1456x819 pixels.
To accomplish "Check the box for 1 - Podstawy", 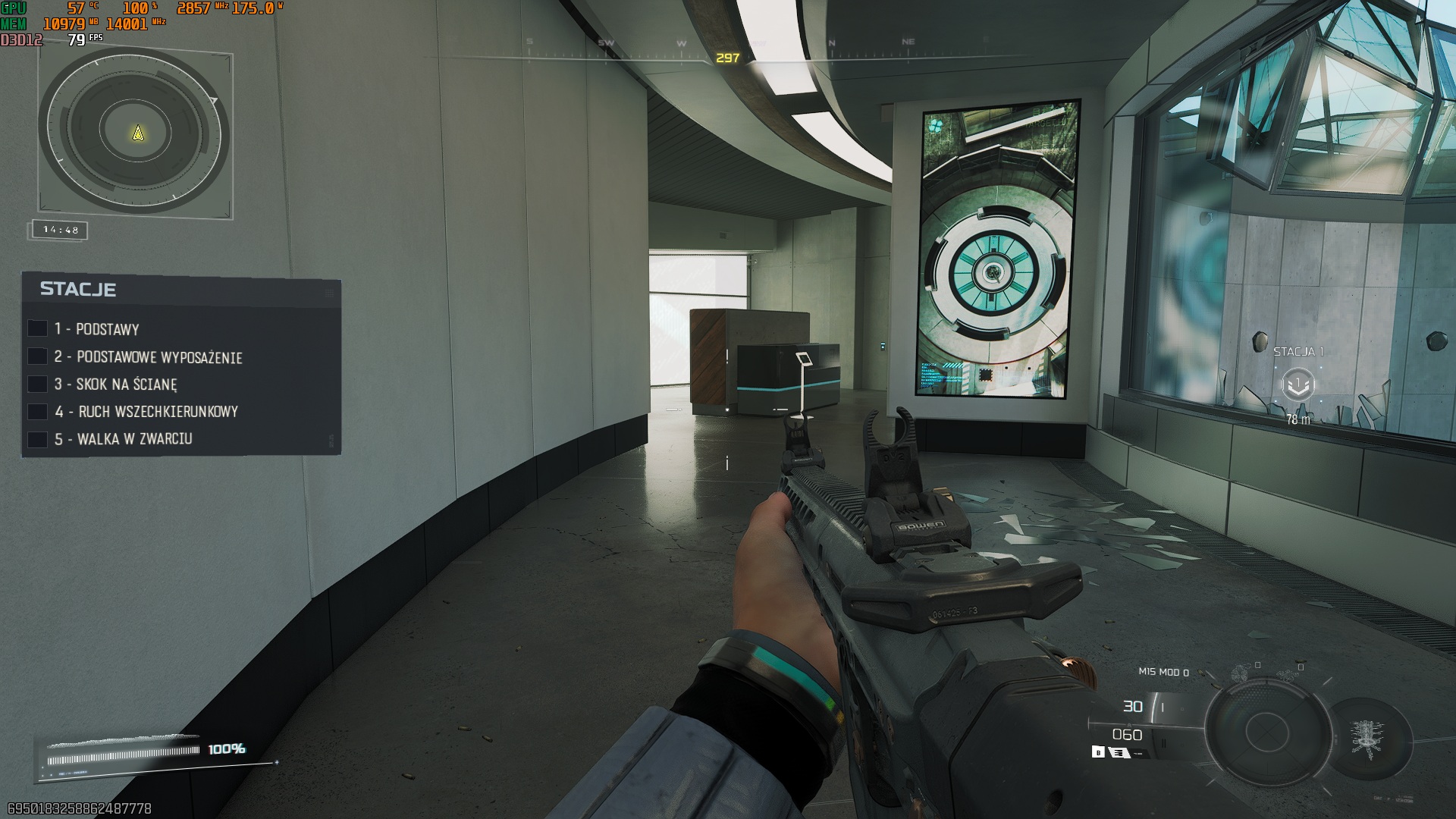I will click(x=37, y=328).
